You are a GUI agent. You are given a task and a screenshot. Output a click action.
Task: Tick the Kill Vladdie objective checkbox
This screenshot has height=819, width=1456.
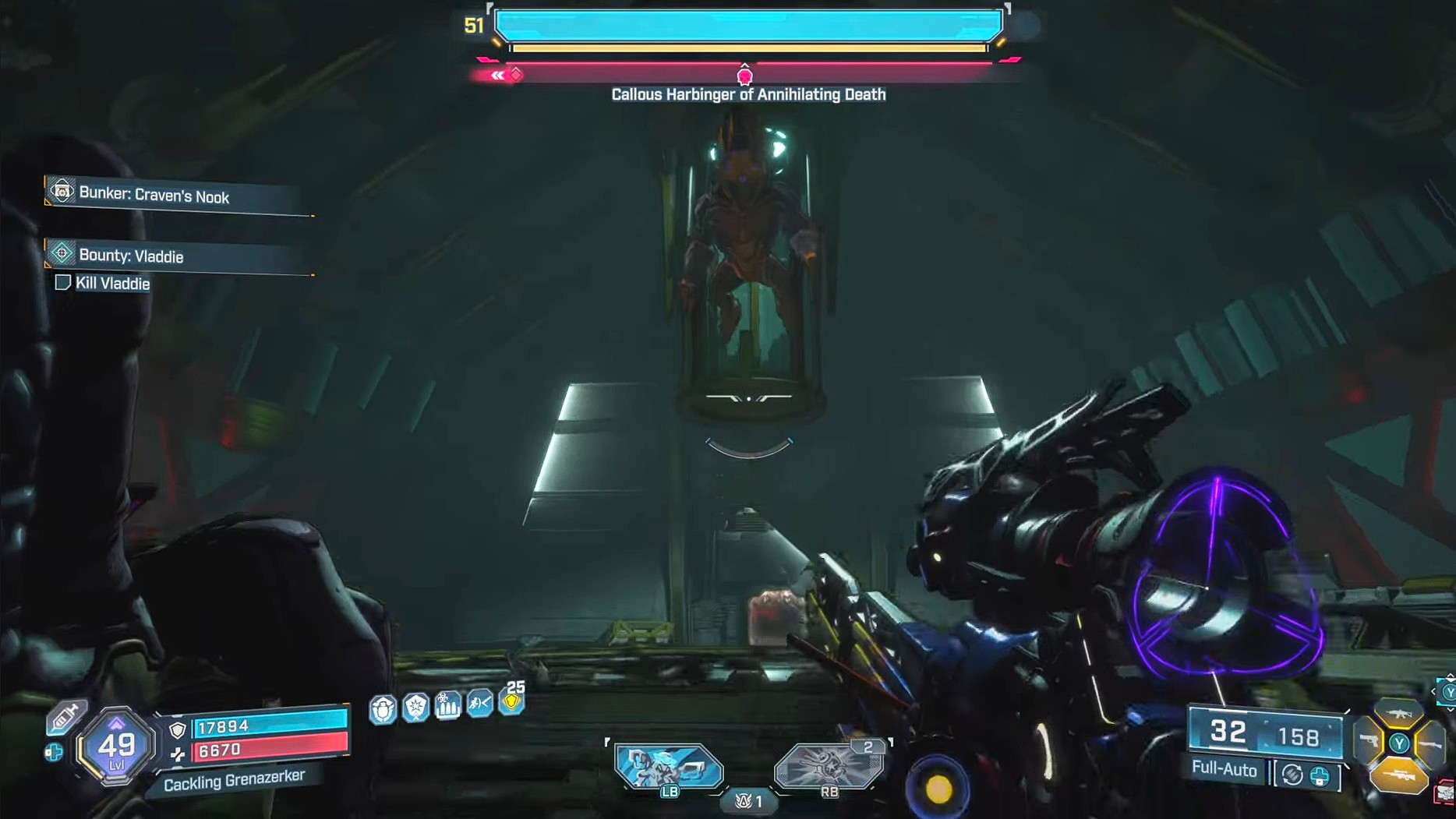click(x=63, y=283)
